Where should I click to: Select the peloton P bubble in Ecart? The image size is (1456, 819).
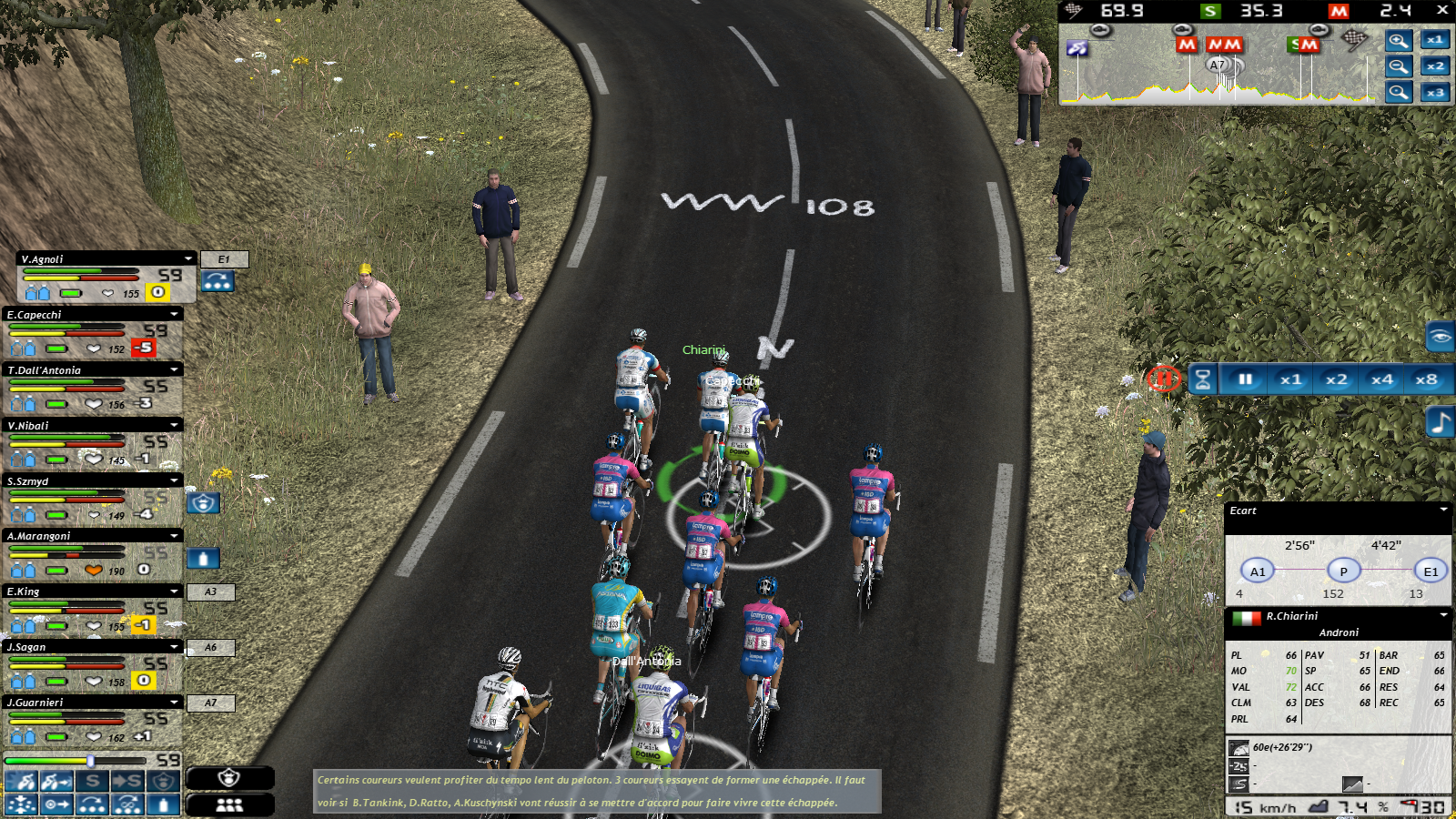tap(1343, 571)
